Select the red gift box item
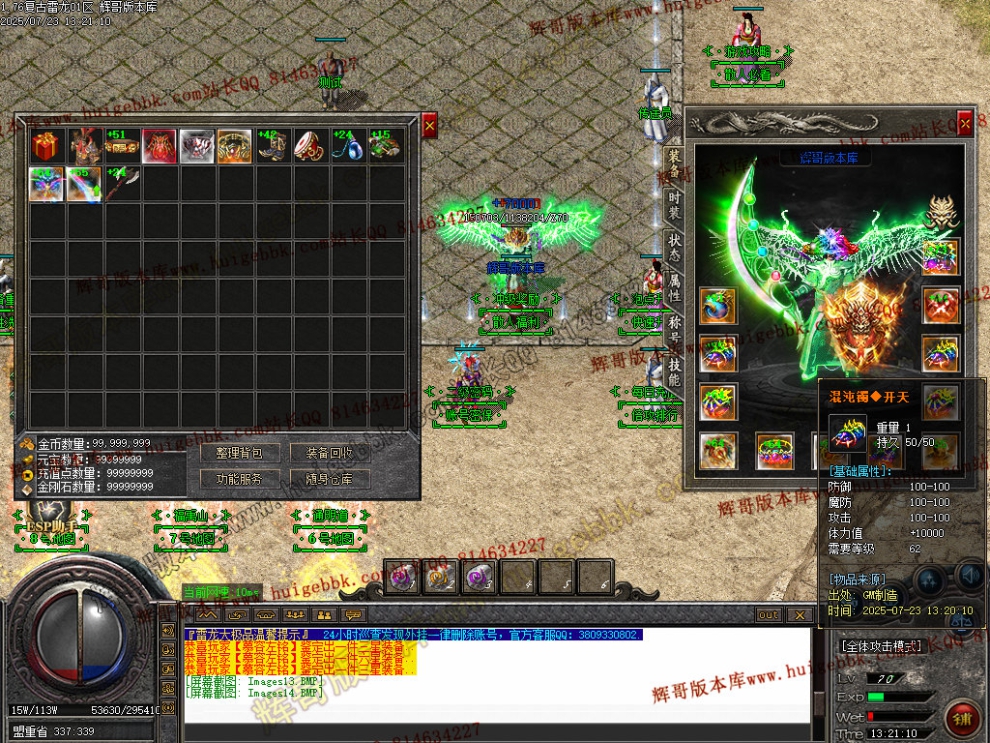Screen dimensions: 990x743 point(46,146)
